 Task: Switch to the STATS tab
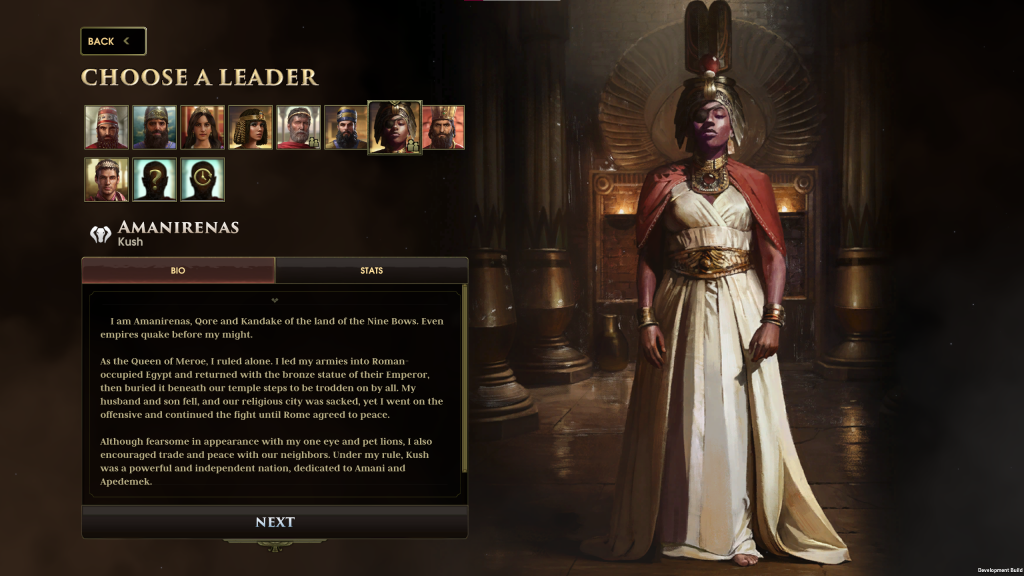tap(371, 270)
